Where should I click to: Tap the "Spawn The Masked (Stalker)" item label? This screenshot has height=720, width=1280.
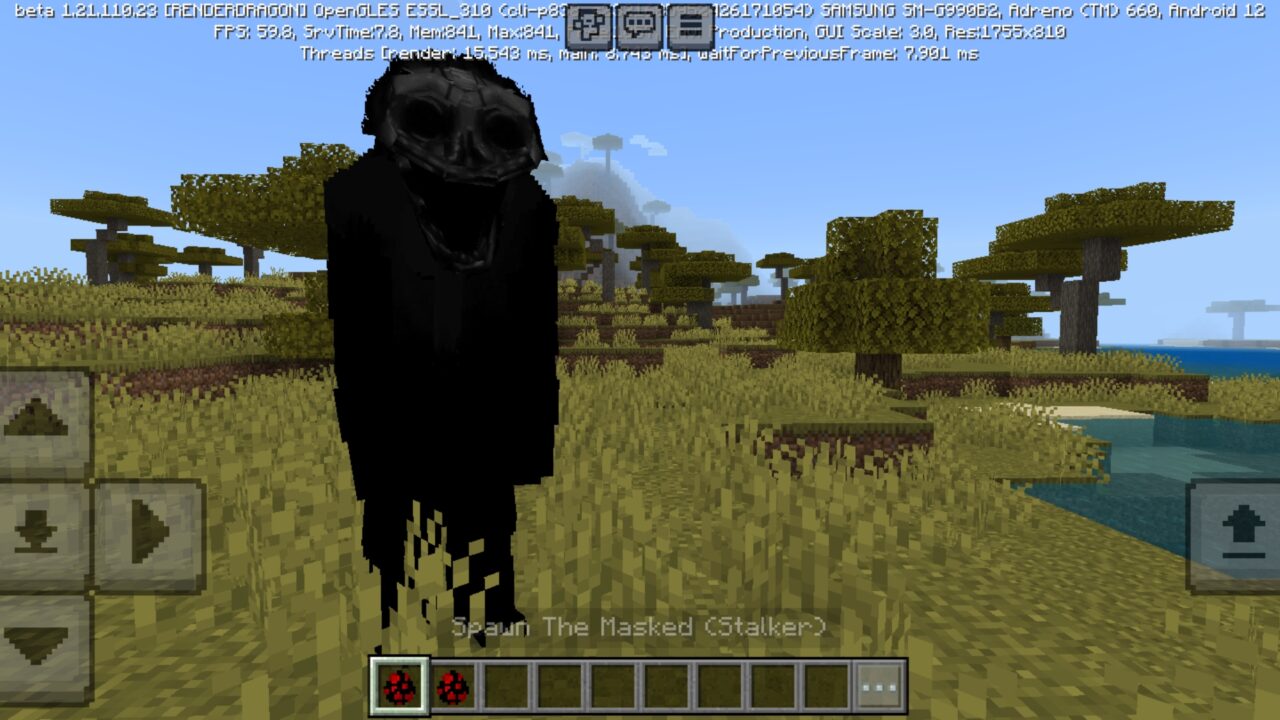[640, 628]
